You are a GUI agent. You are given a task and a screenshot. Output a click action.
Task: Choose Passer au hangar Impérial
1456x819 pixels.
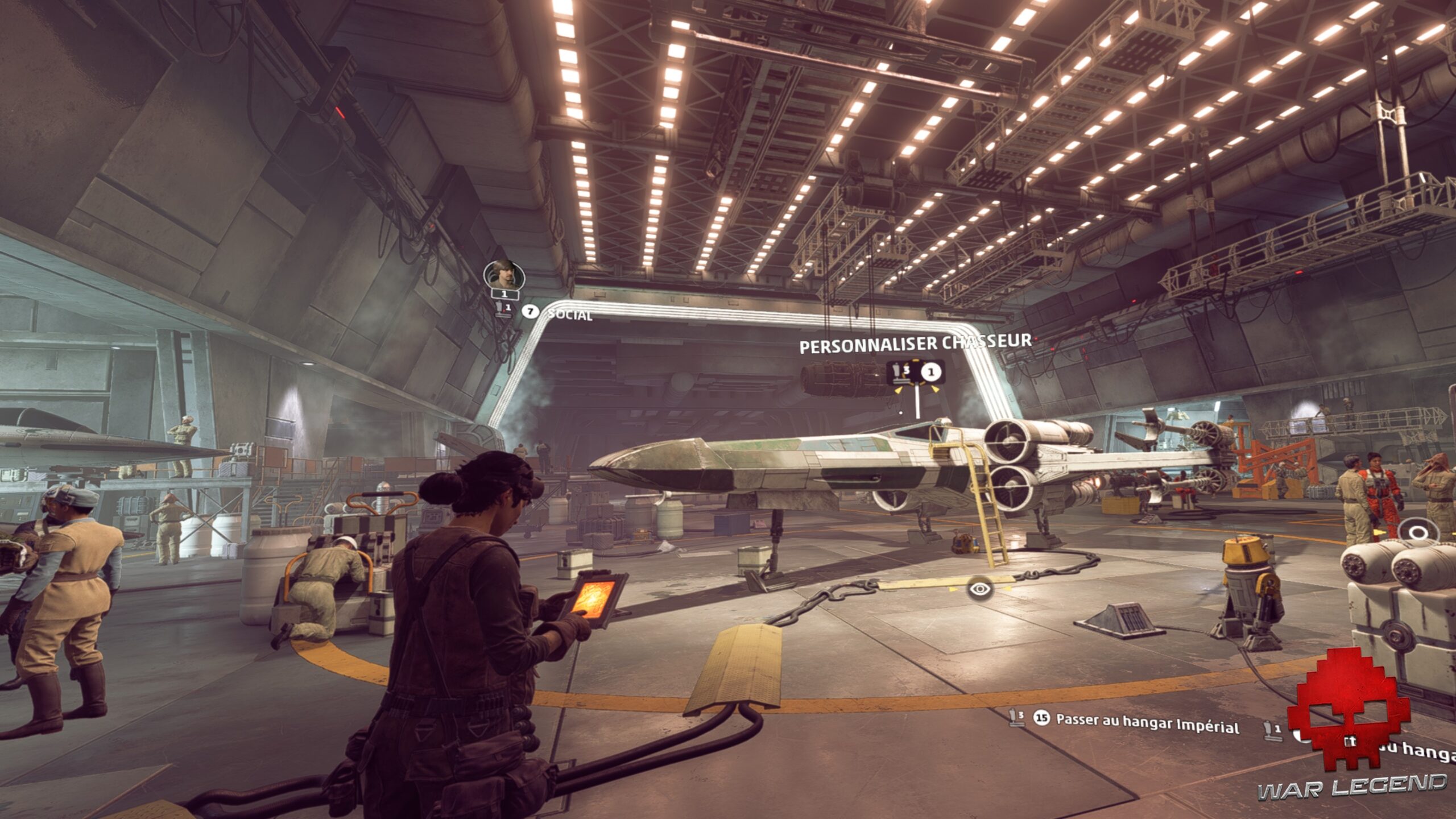[x=1147, y=723]
